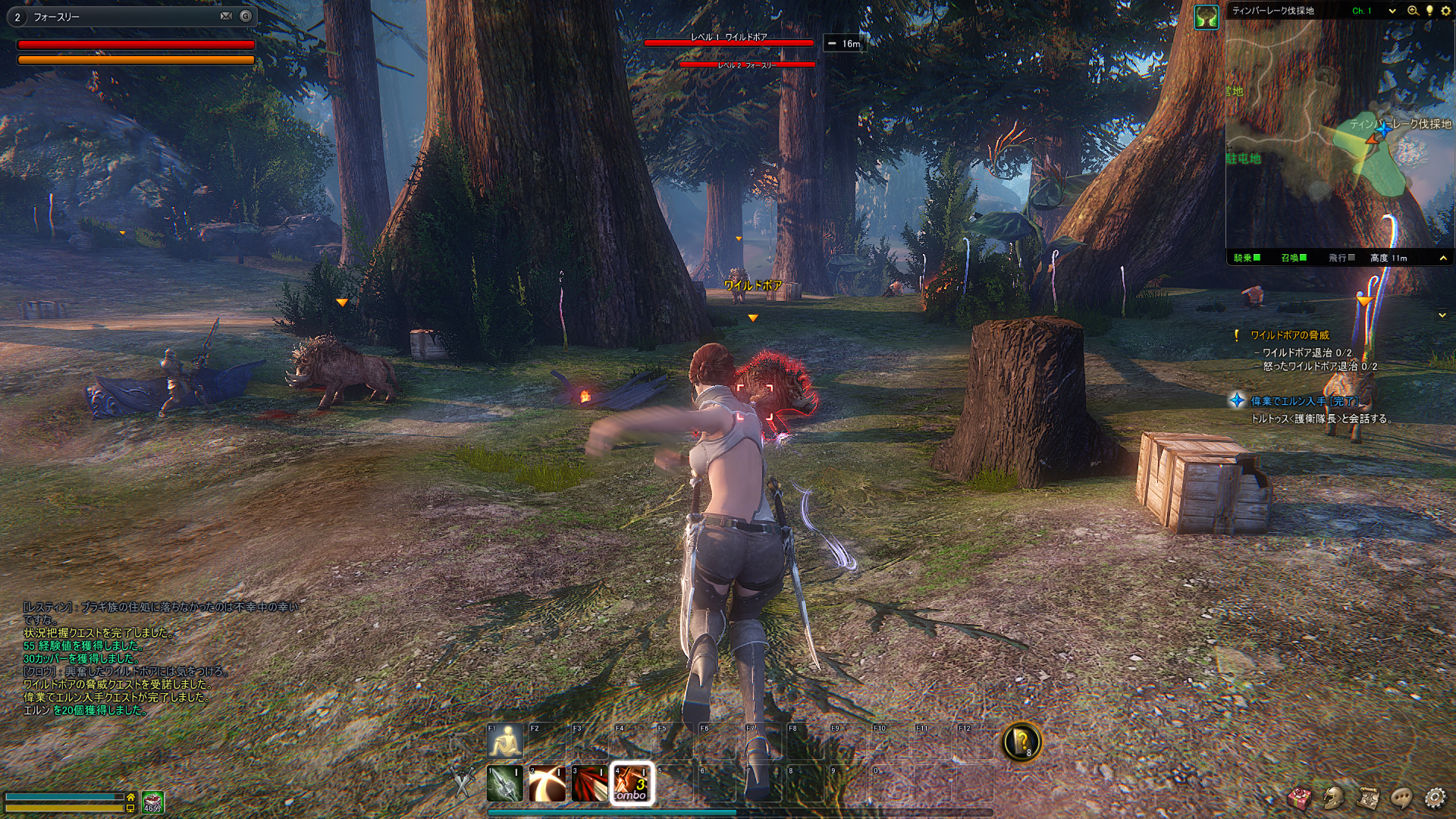The height and width of the screenshot is (819, 1456).
Task: Use the crescent slash skill in slot 2
Action: [x=547, y=783]
